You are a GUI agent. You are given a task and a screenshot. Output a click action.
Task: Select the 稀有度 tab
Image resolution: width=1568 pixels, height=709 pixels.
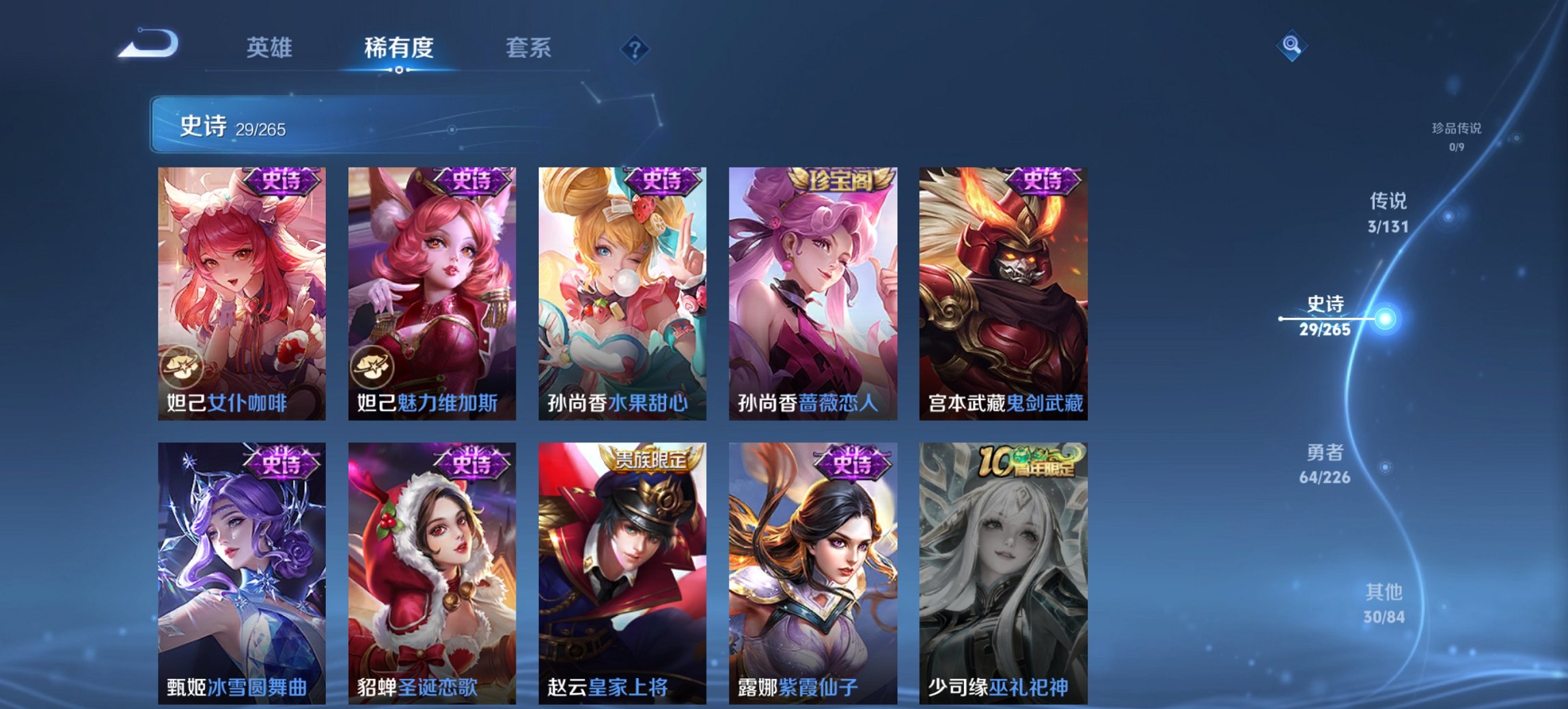398,48
